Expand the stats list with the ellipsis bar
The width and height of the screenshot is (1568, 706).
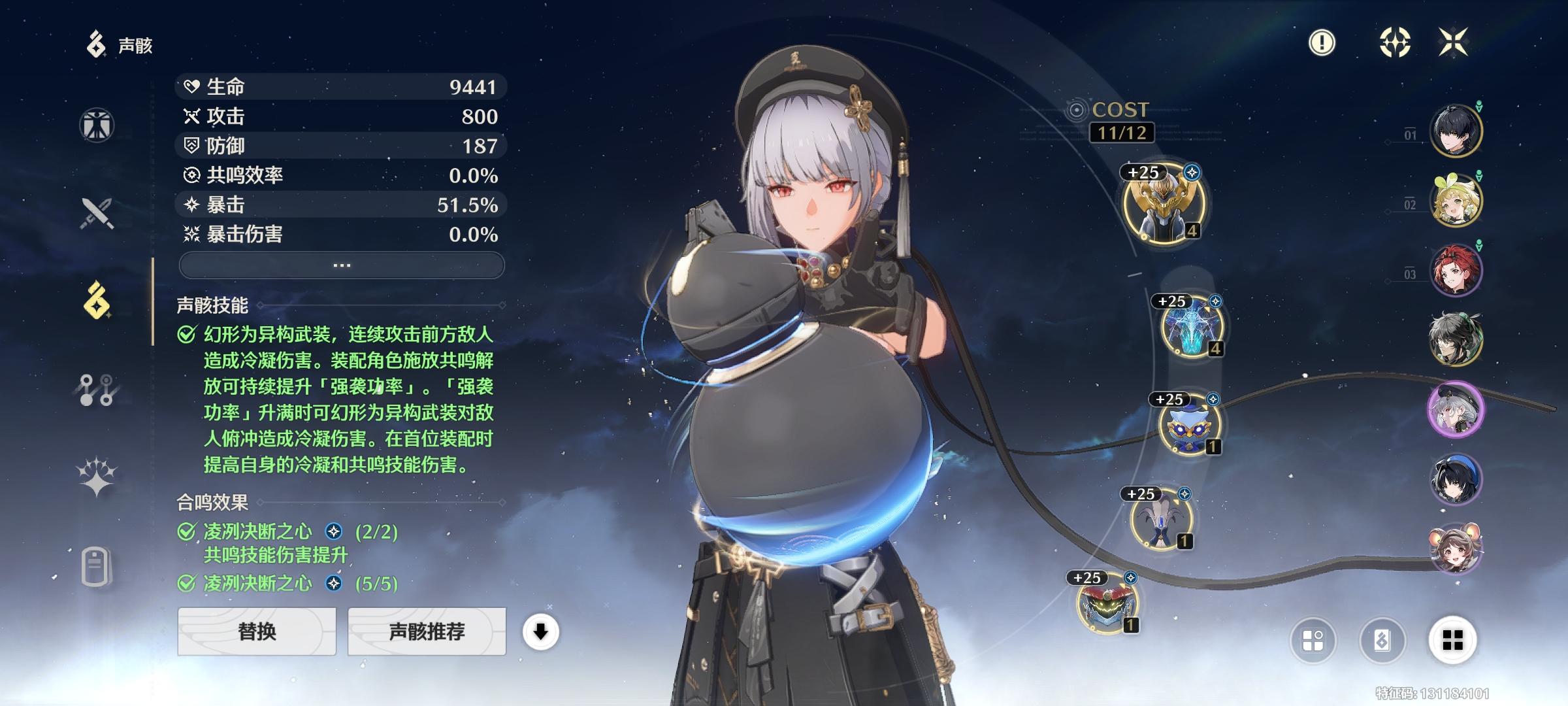[342, 265]
